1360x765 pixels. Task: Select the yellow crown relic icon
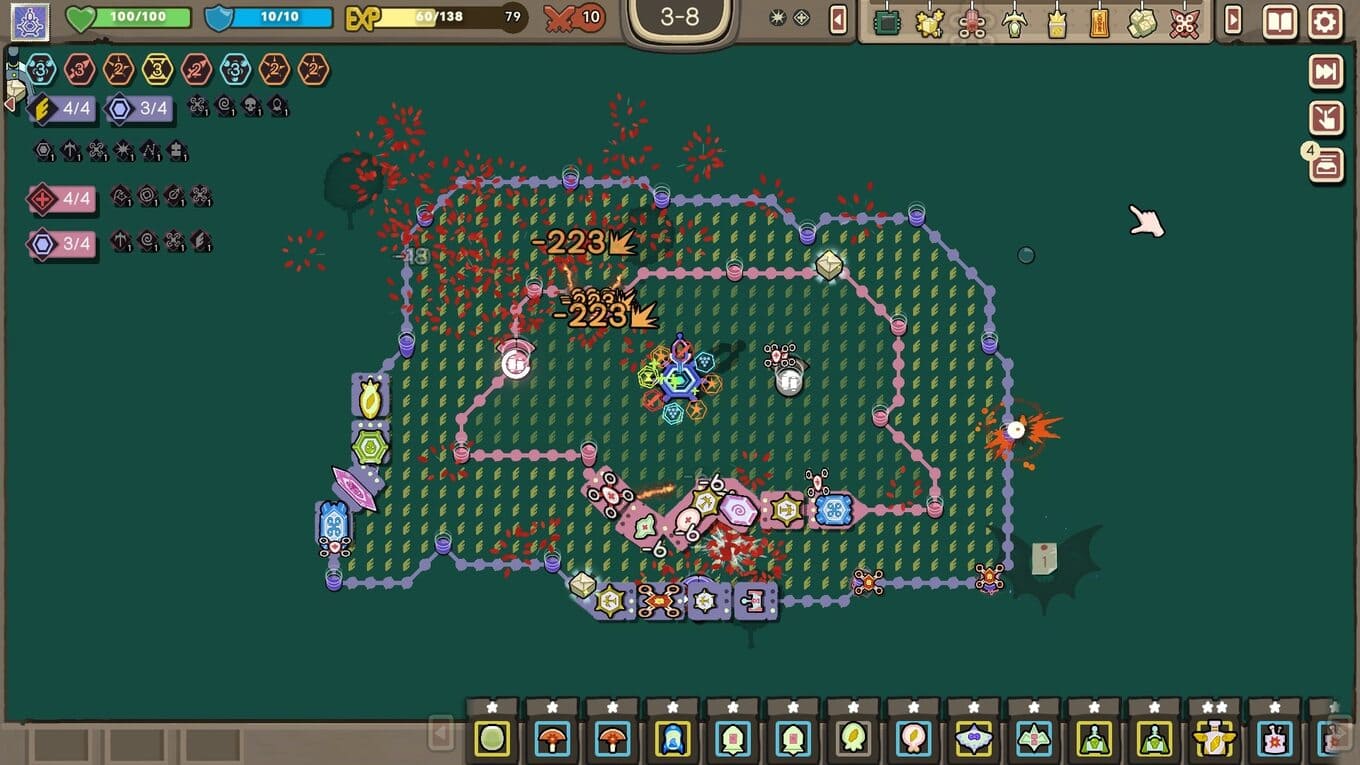[1057, 22]
